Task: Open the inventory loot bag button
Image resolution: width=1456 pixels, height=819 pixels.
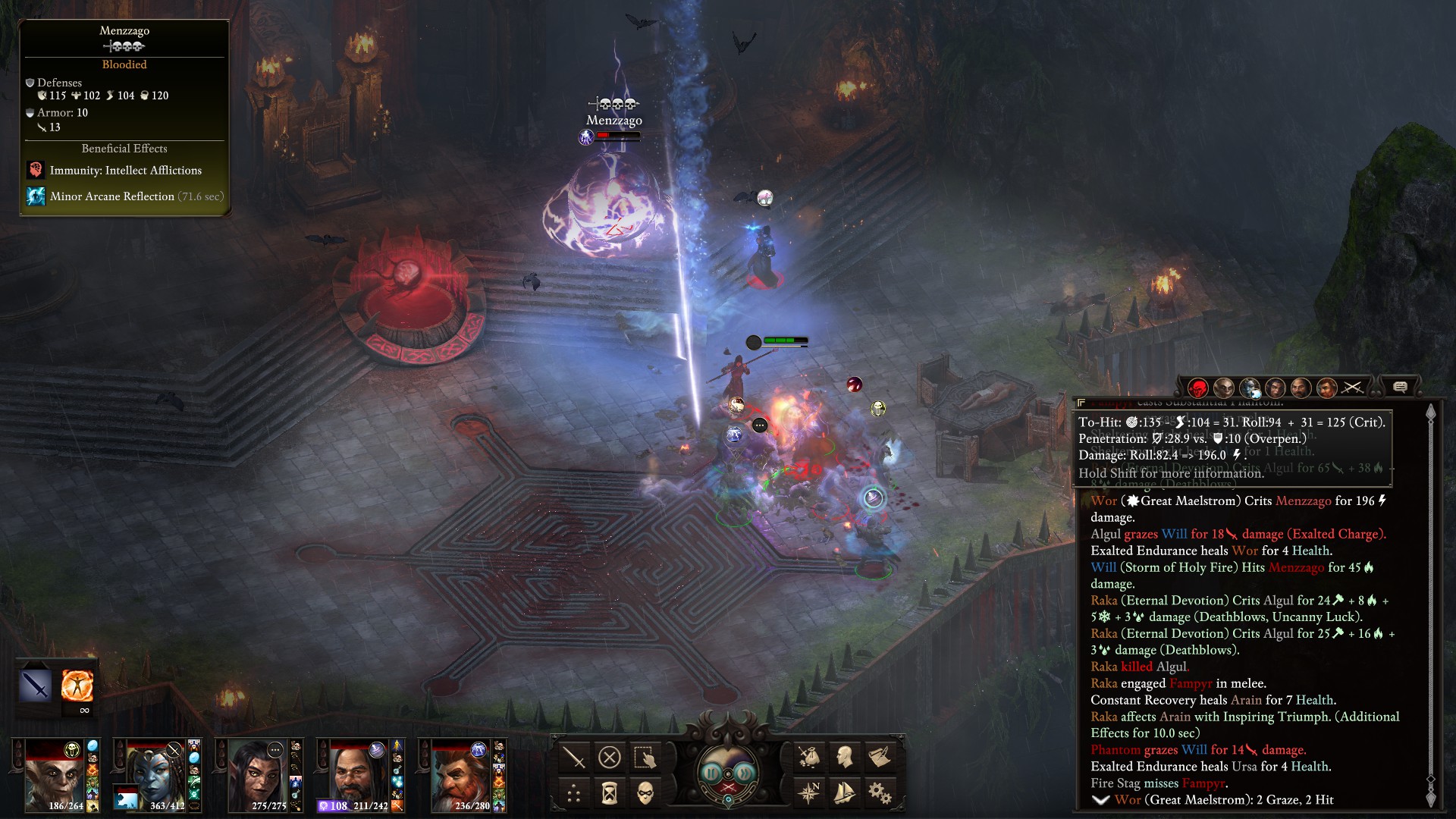Action: pyautogui.click(x=808, y=757)
